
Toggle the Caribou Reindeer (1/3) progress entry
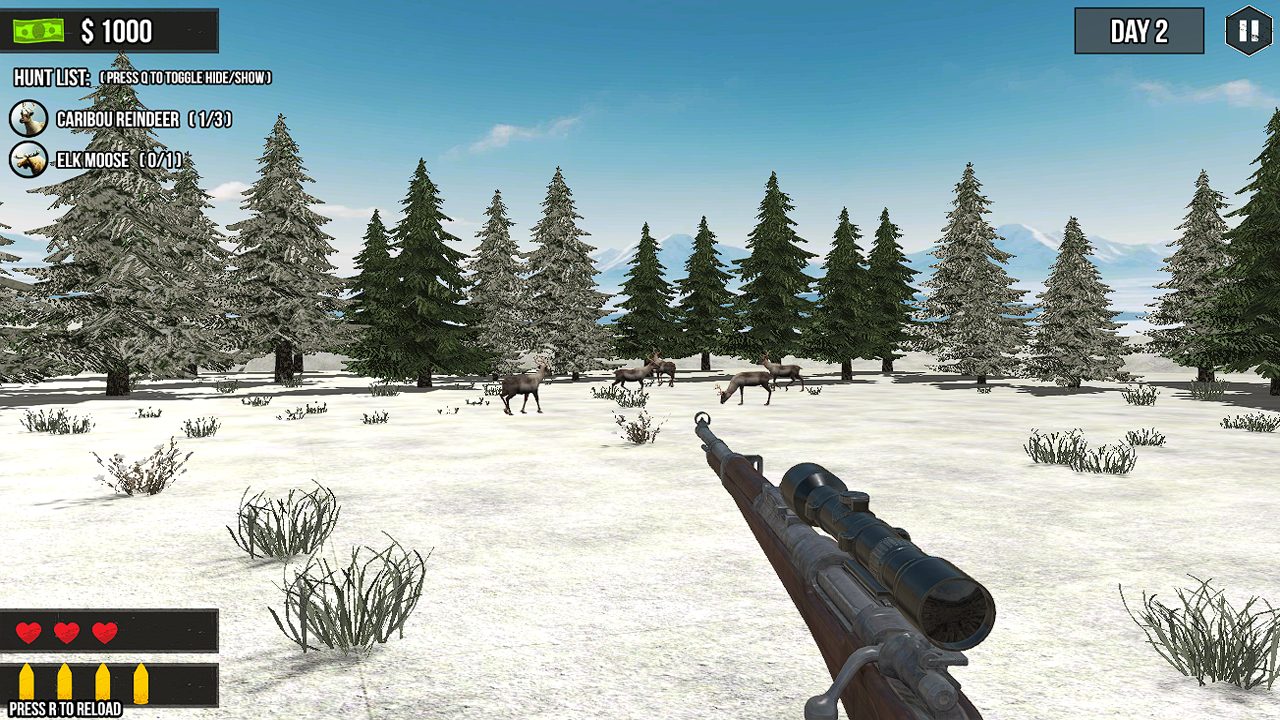145,118
